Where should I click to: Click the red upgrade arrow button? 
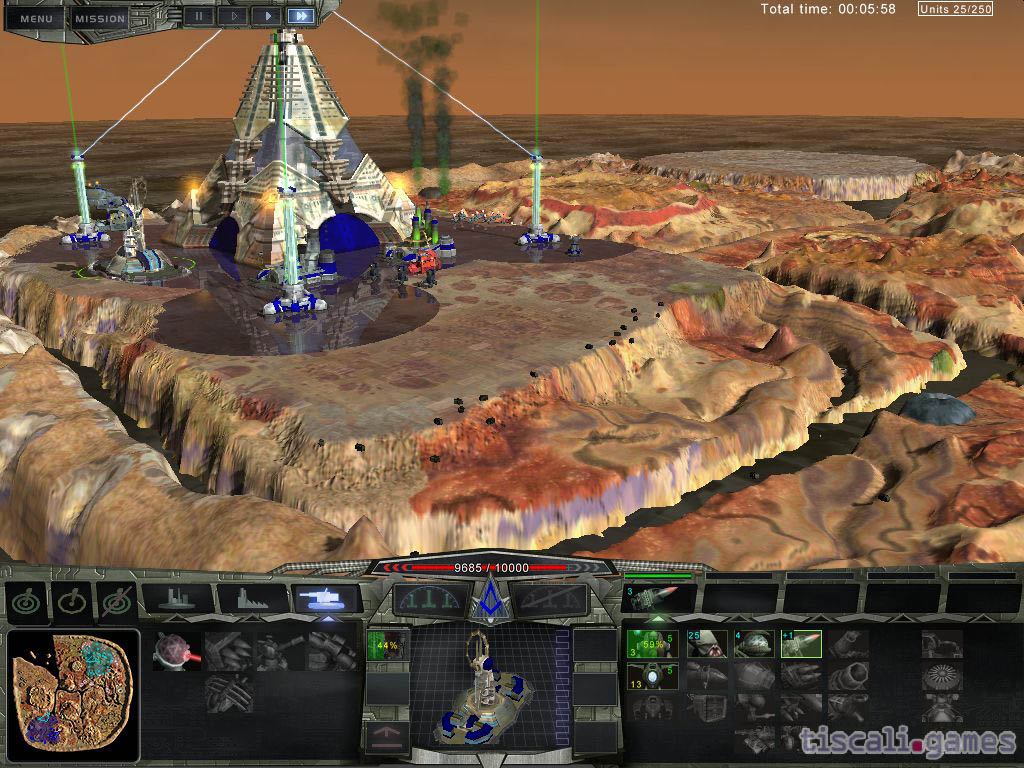point(387,738)
